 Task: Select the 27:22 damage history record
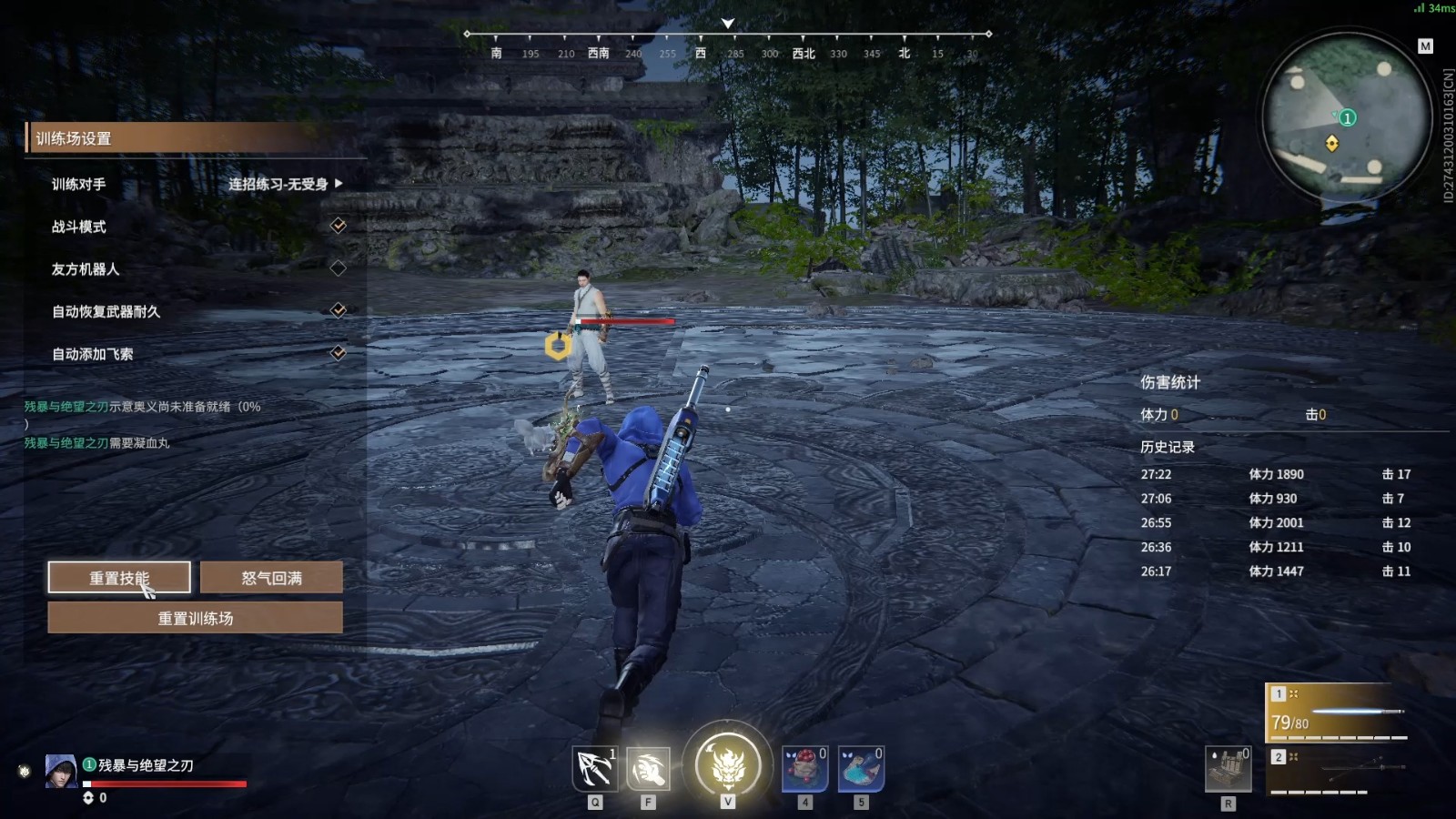[1274, 474]
